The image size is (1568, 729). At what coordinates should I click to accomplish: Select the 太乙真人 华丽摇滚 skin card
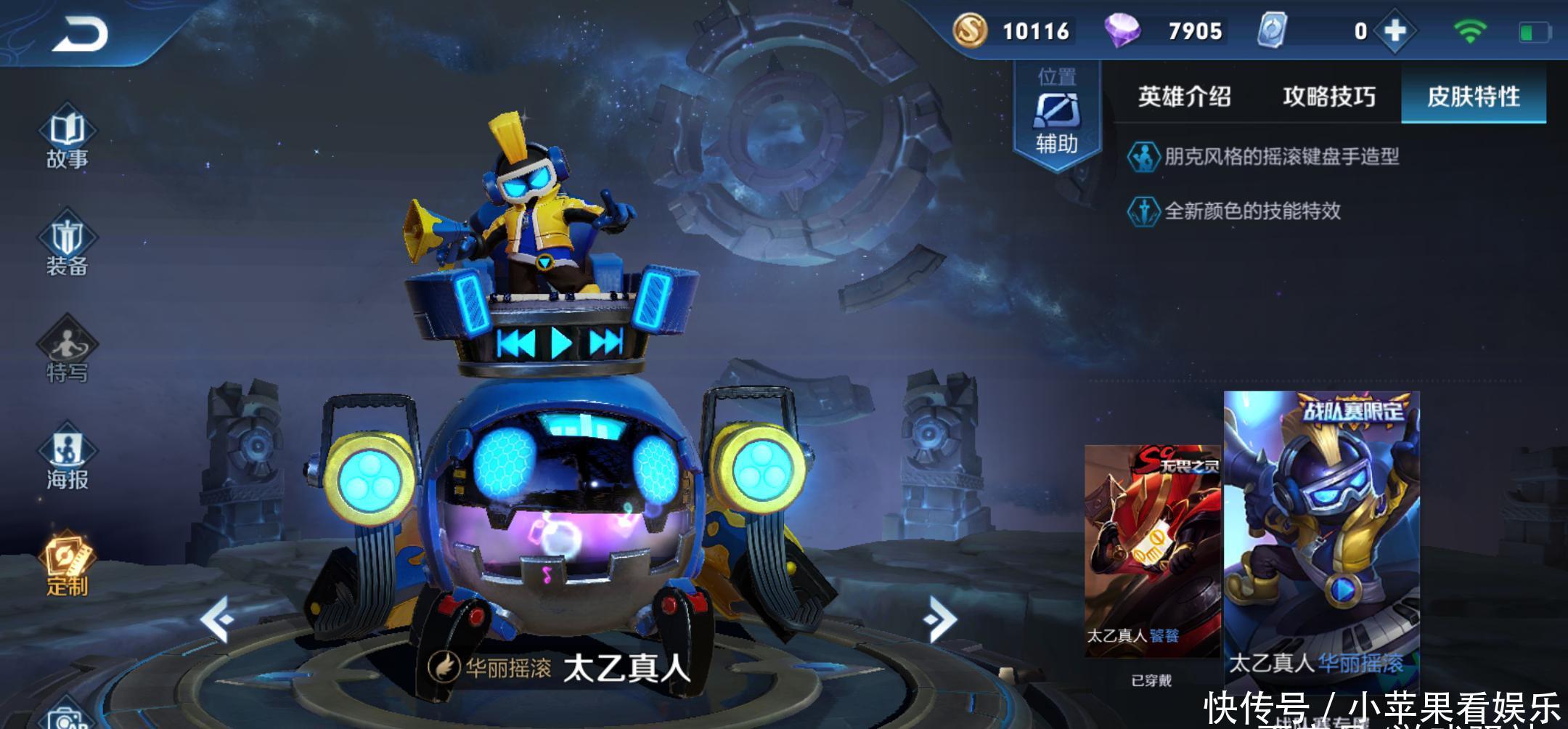click(x=1321, y=537)
